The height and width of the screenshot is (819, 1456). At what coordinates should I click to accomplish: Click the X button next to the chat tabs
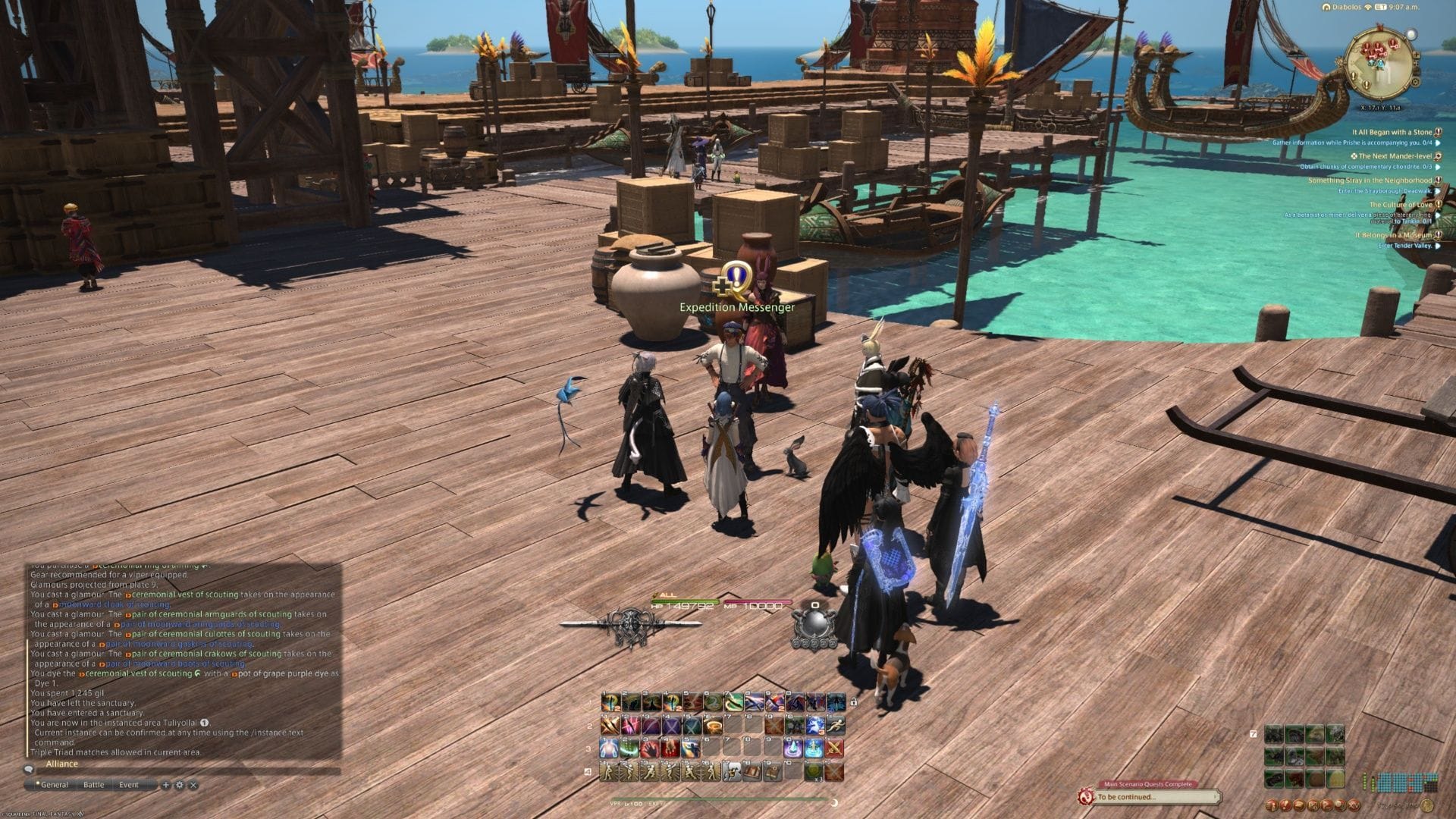click(x=193, y=785)
